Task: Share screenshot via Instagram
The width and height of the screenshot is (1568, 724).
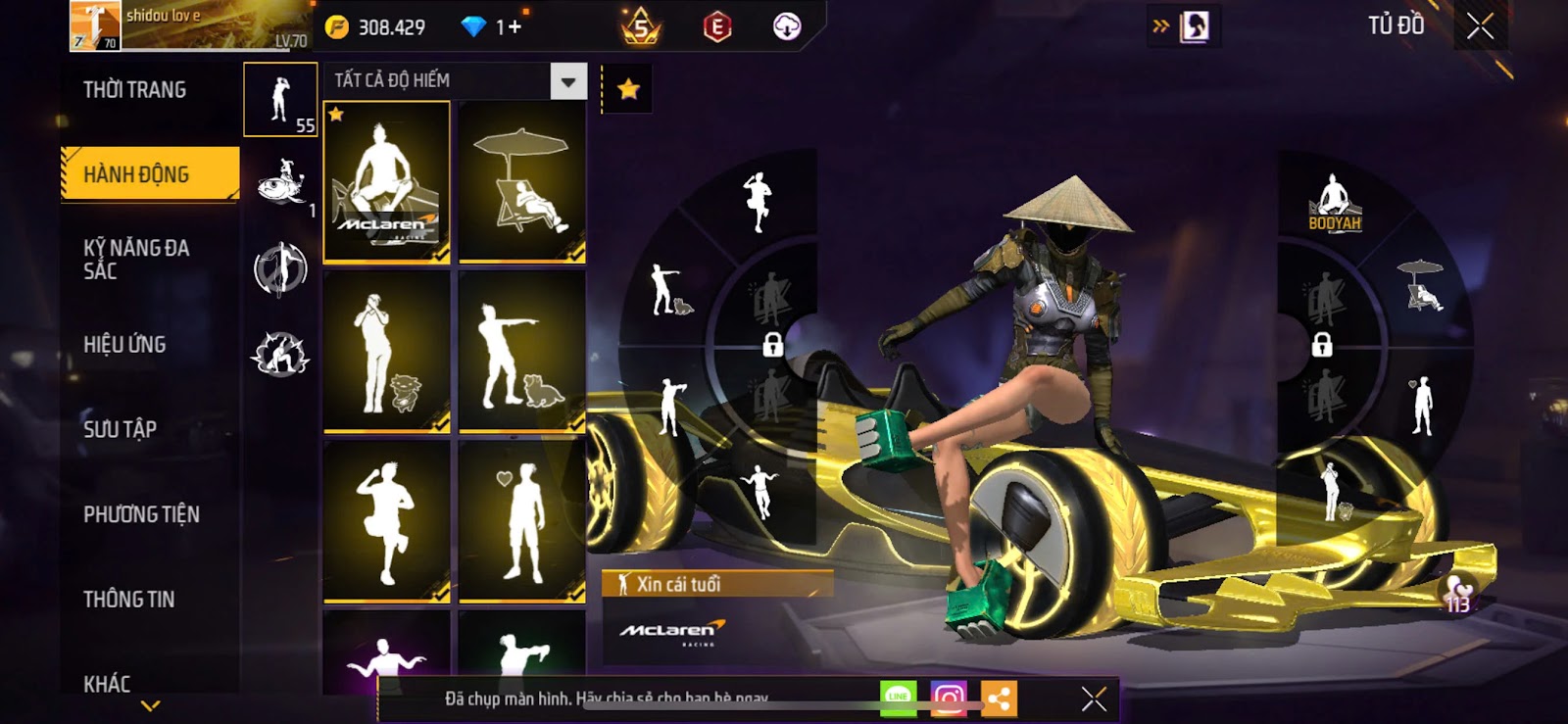Action: point(948,699)
